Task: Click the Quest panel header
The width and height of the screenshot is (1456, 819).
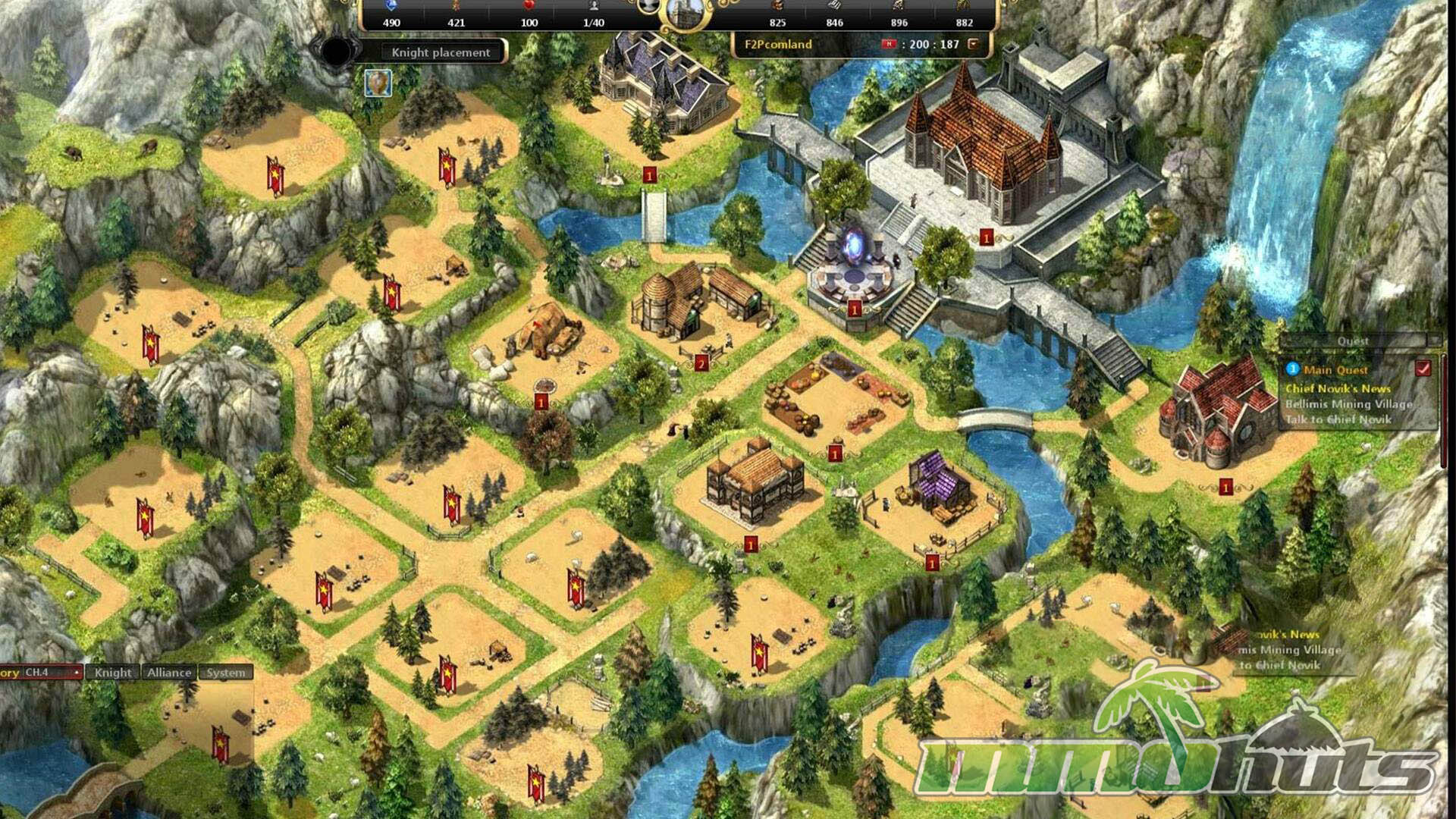Action: tap(1353, 341)
